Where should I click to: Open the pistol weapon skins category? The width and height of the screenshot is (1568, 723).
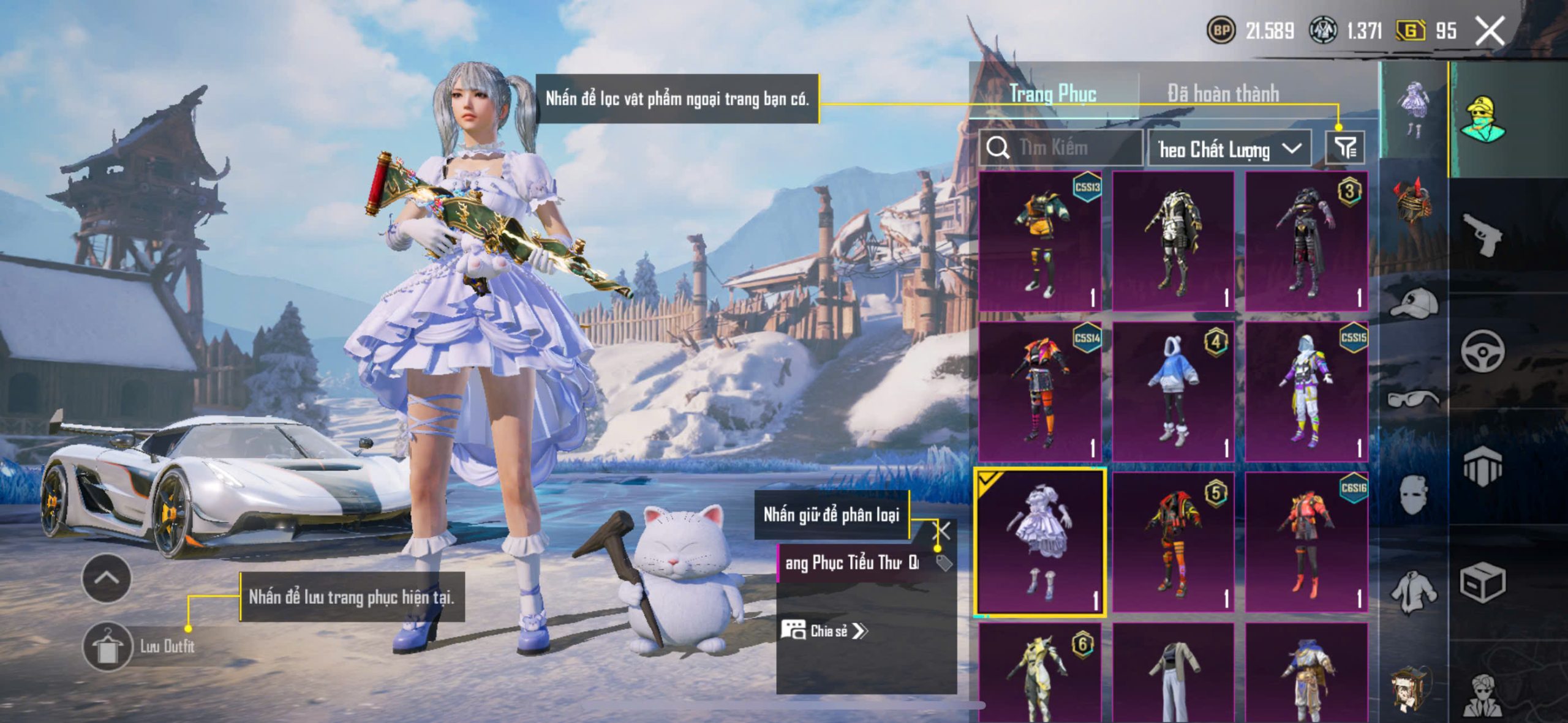1482,234
